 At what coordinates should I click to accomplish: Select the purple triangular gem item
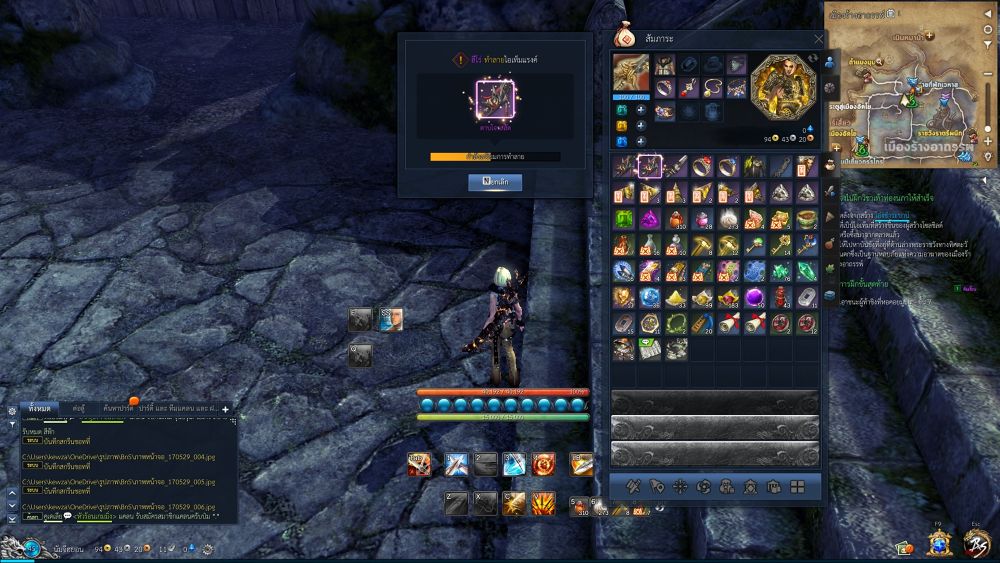coord(650,219)
